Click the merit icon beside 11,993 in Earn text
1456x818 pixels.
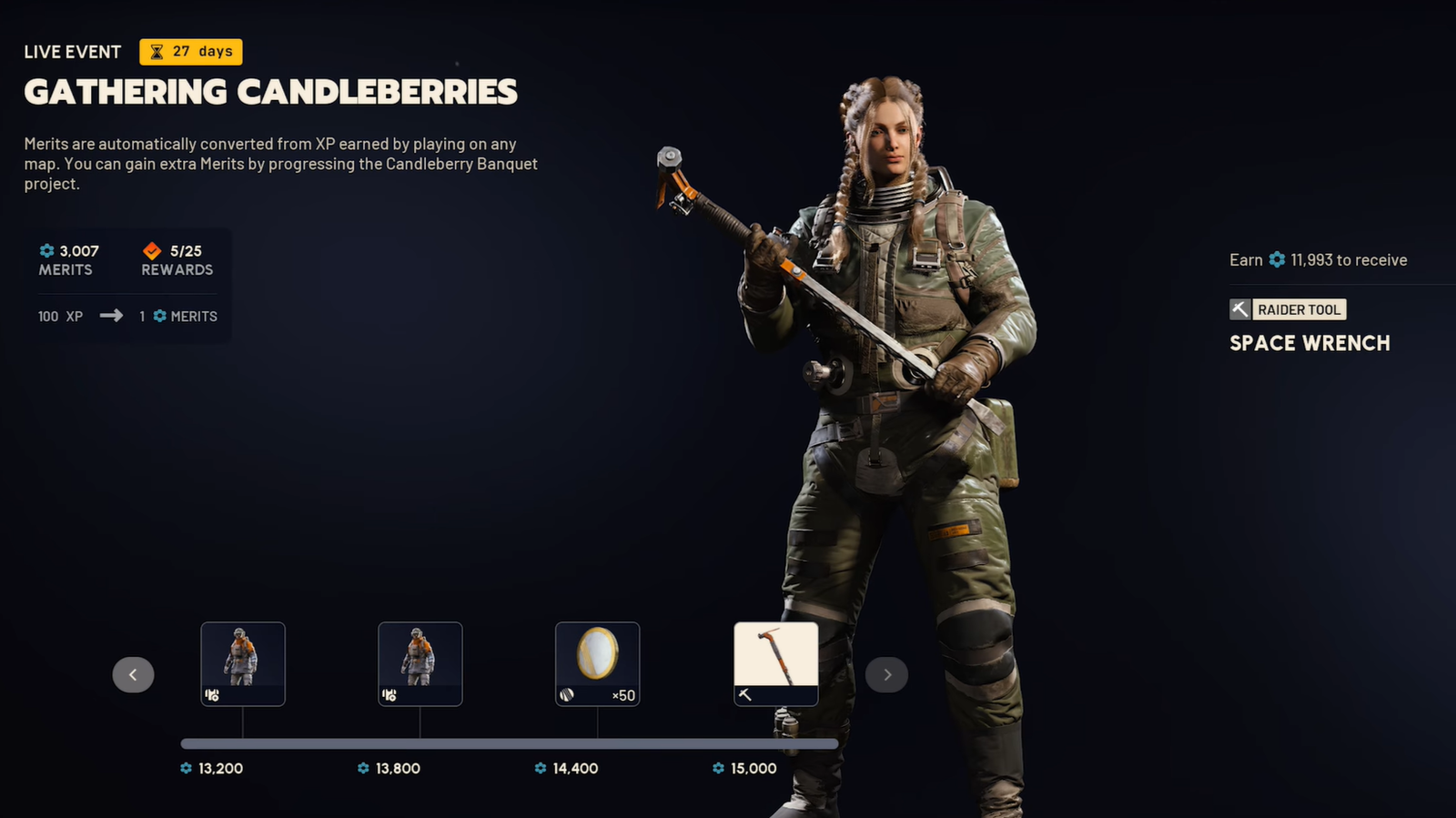click(1278, 259)
